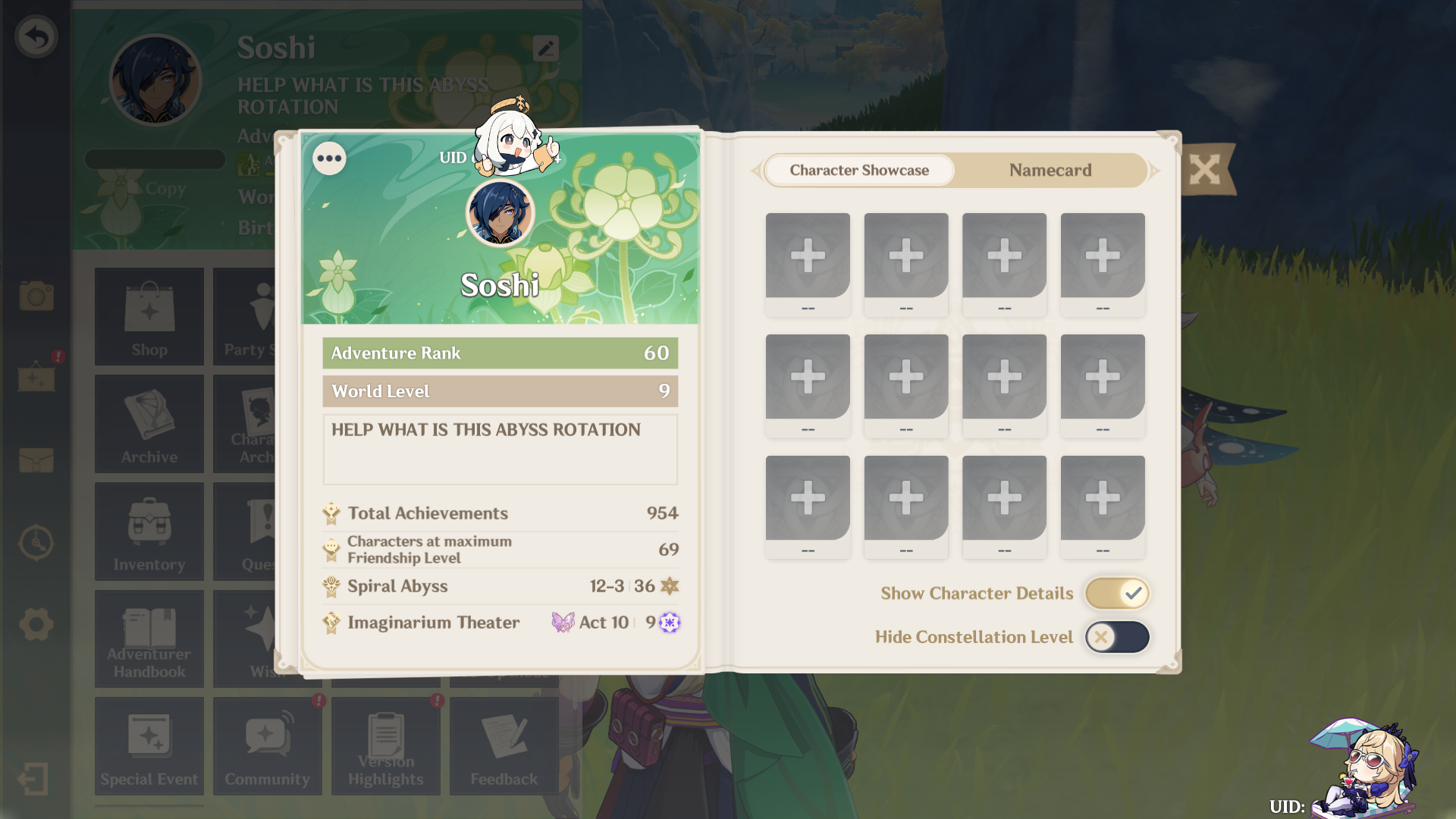Open the Special Event page
This screenshot has width=1456, height=819.
(149, 746)
